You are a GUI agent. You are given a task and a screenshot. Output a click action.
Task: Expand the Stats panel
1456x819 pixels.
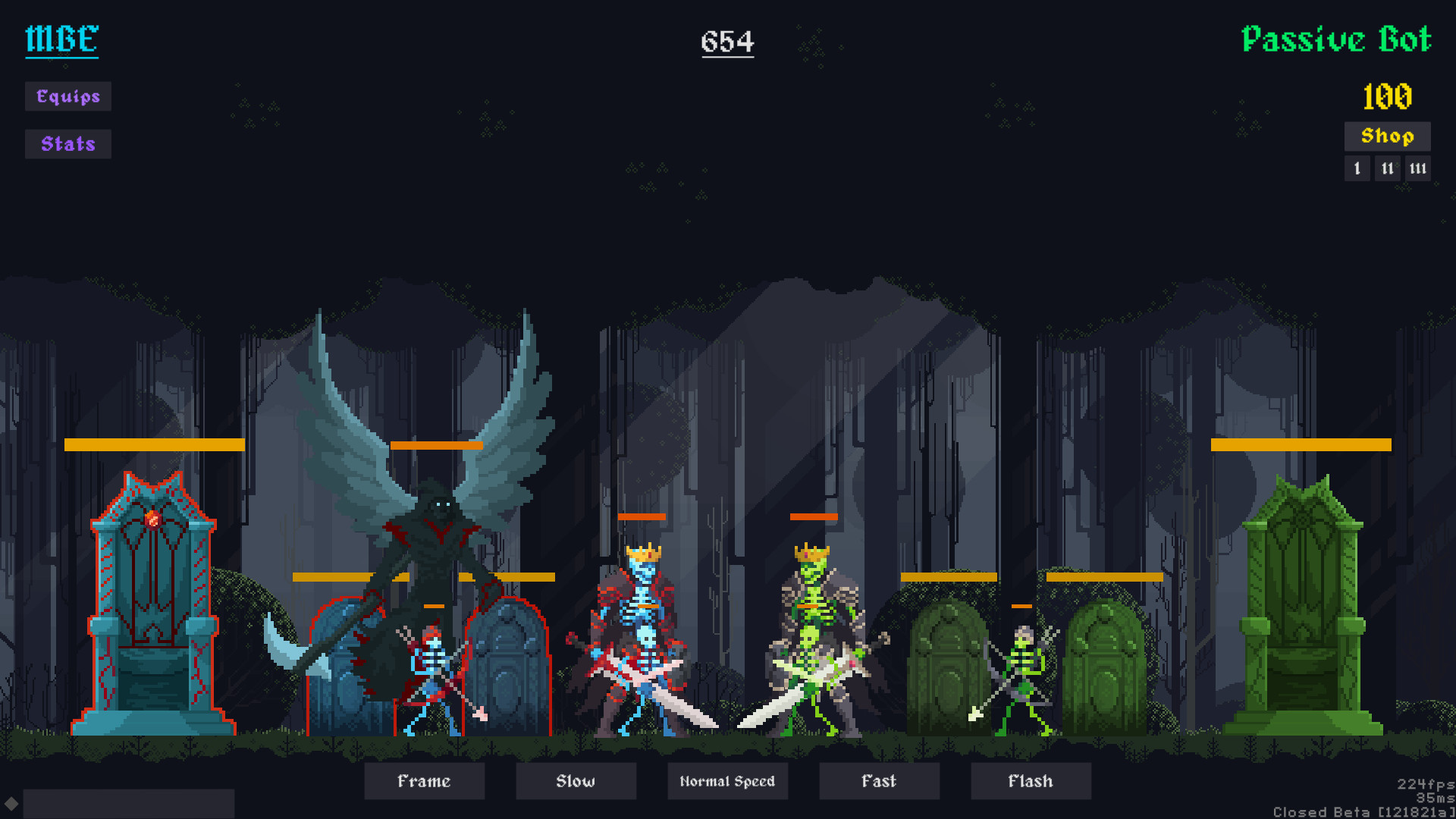67,143
